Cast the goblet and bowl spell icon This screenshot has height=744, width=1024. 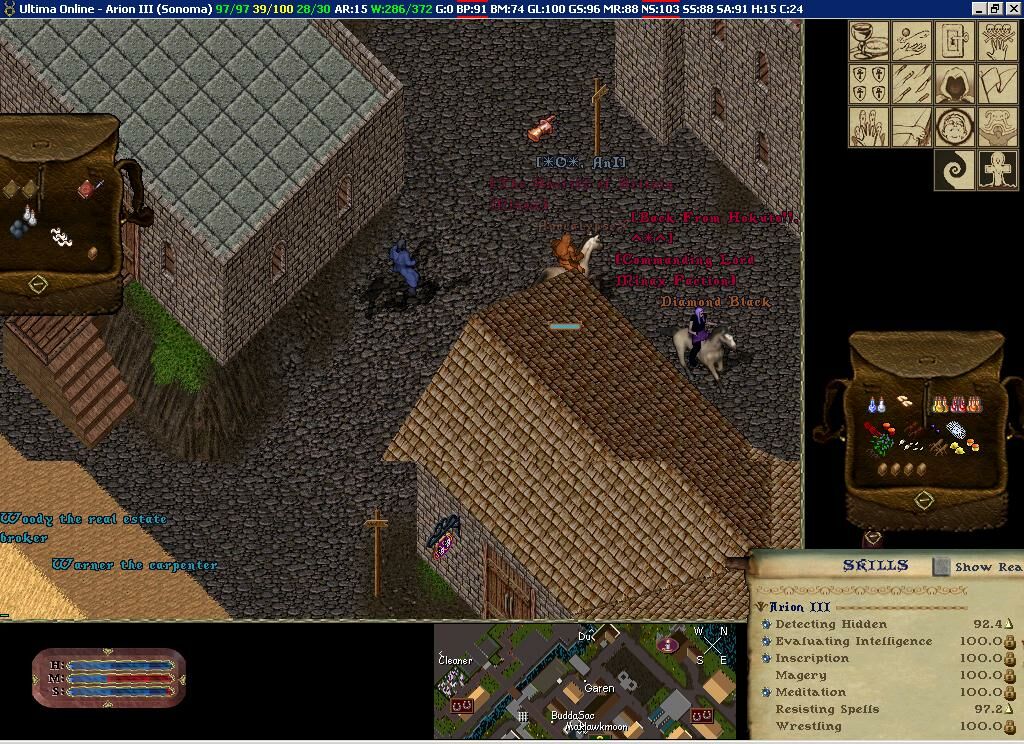[x=869, y=41]
